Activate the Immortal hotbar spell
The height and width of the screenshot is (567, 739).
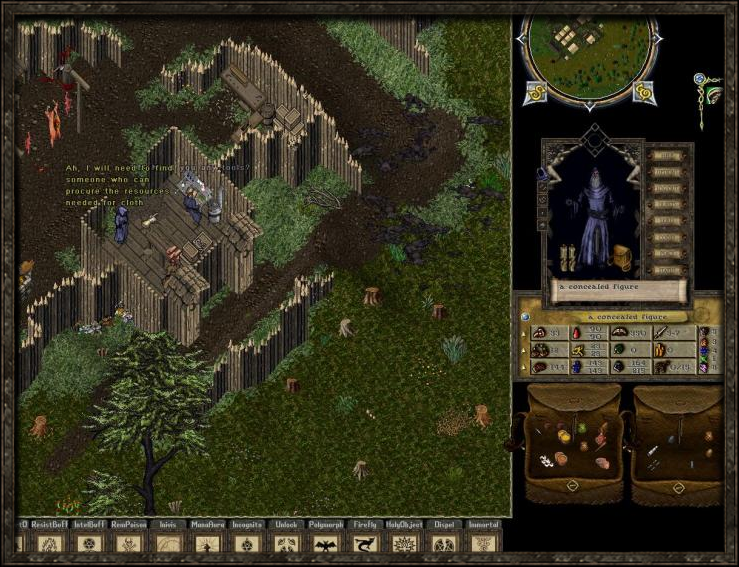point(482,544)
